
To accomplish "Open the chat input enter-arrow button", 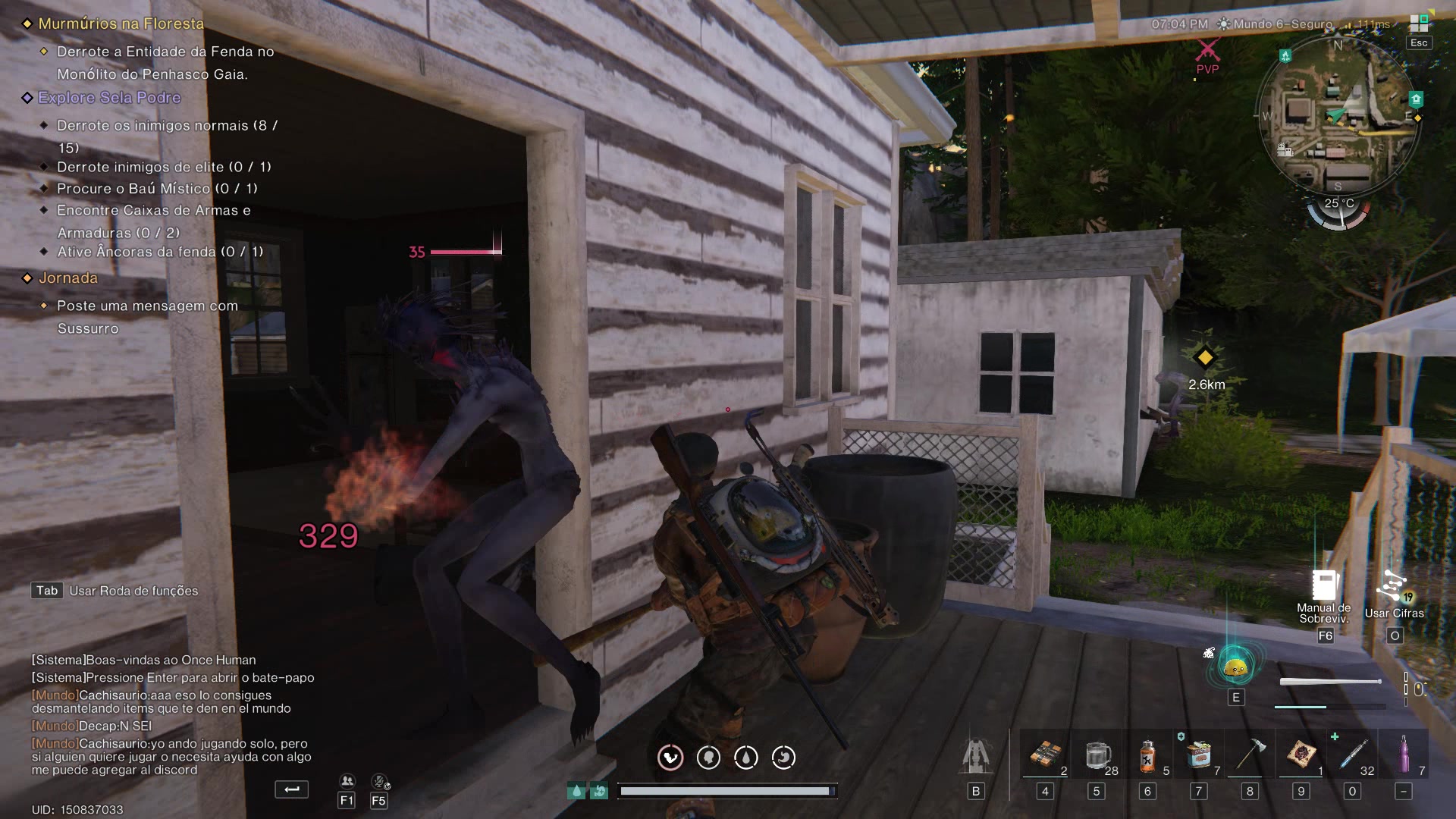I will click(291, 789).
